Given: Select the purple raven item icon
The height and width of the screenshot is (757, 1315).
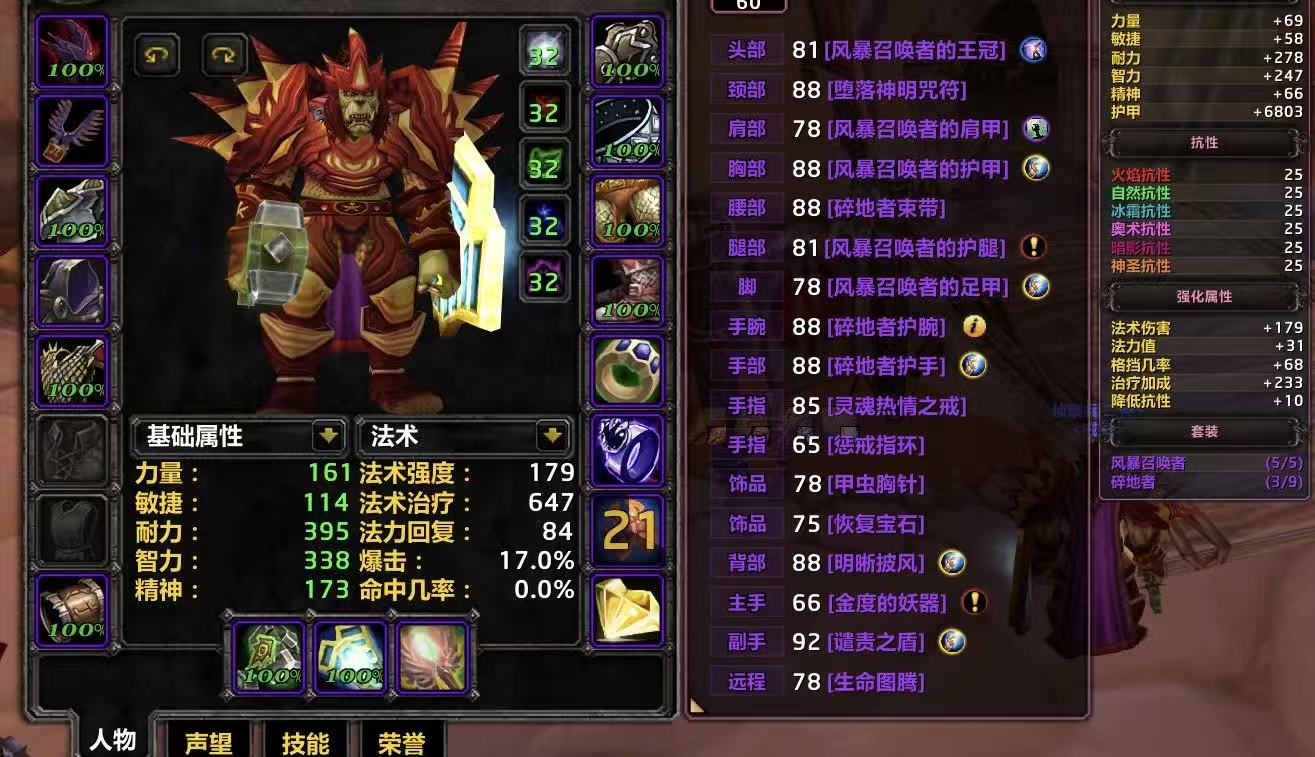Looking at the screenshot, I should [x=72, y=131].
